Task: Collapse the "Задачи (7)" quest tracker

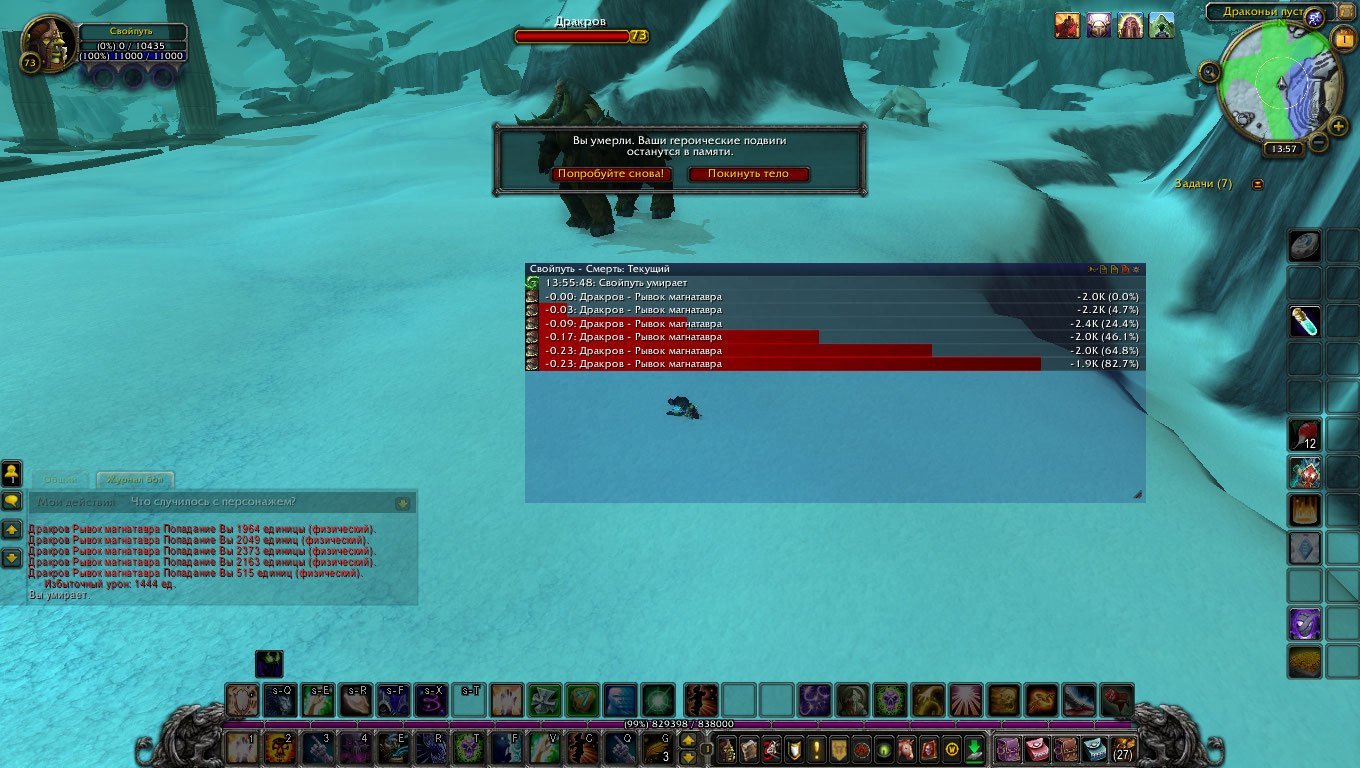Action: [1257, 184]
